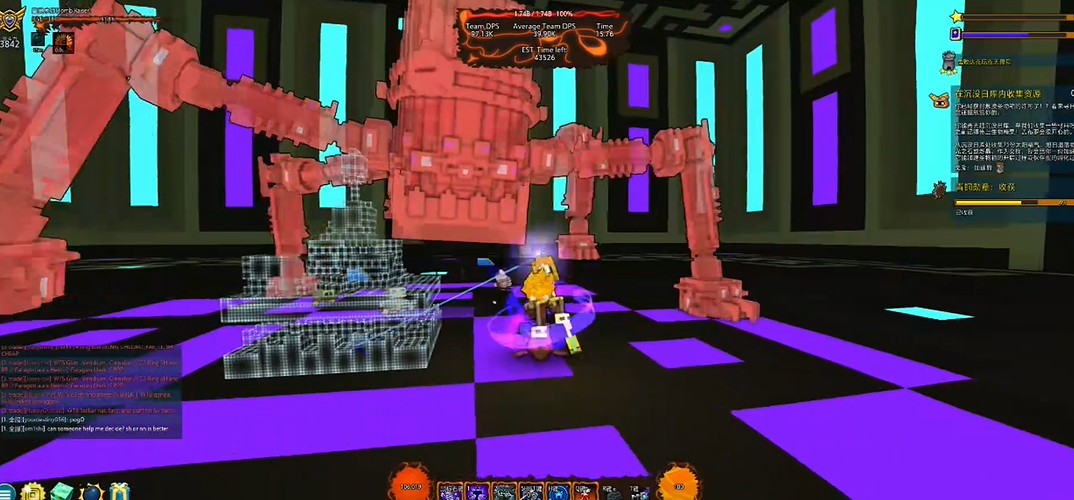This screenshot has height=500, width=1074.
Task: Click the blue card icon beside the bar
Action: 955,34
